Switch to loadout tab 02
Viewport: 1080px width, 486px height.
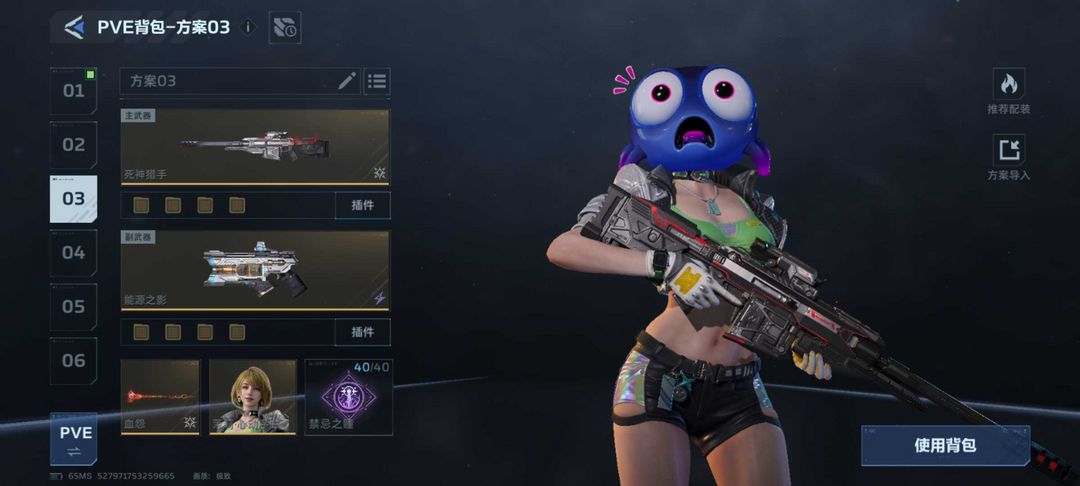coord(74,145)
